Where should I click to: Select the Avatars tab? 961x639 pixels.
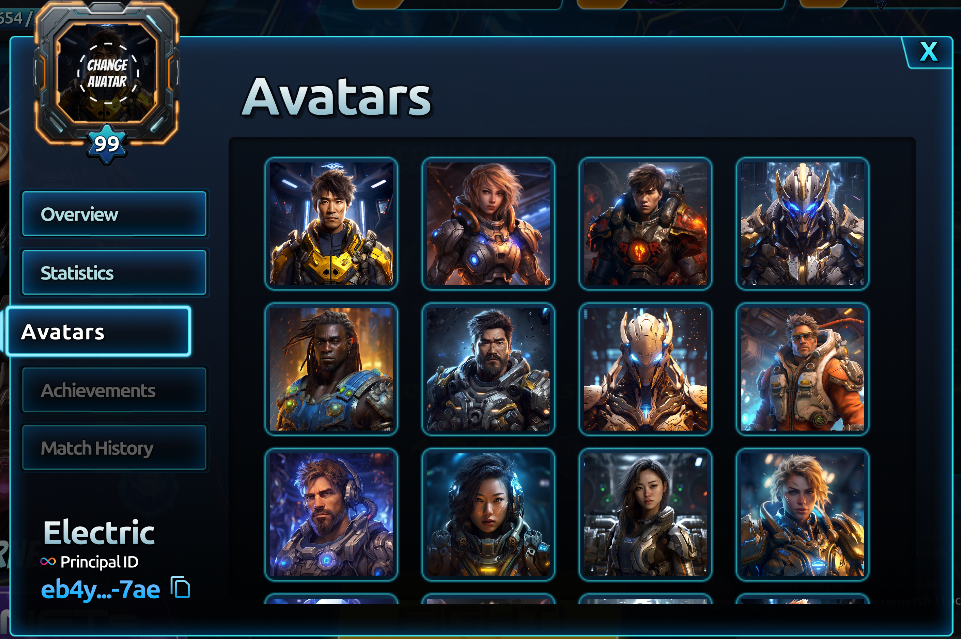point(98,331)
